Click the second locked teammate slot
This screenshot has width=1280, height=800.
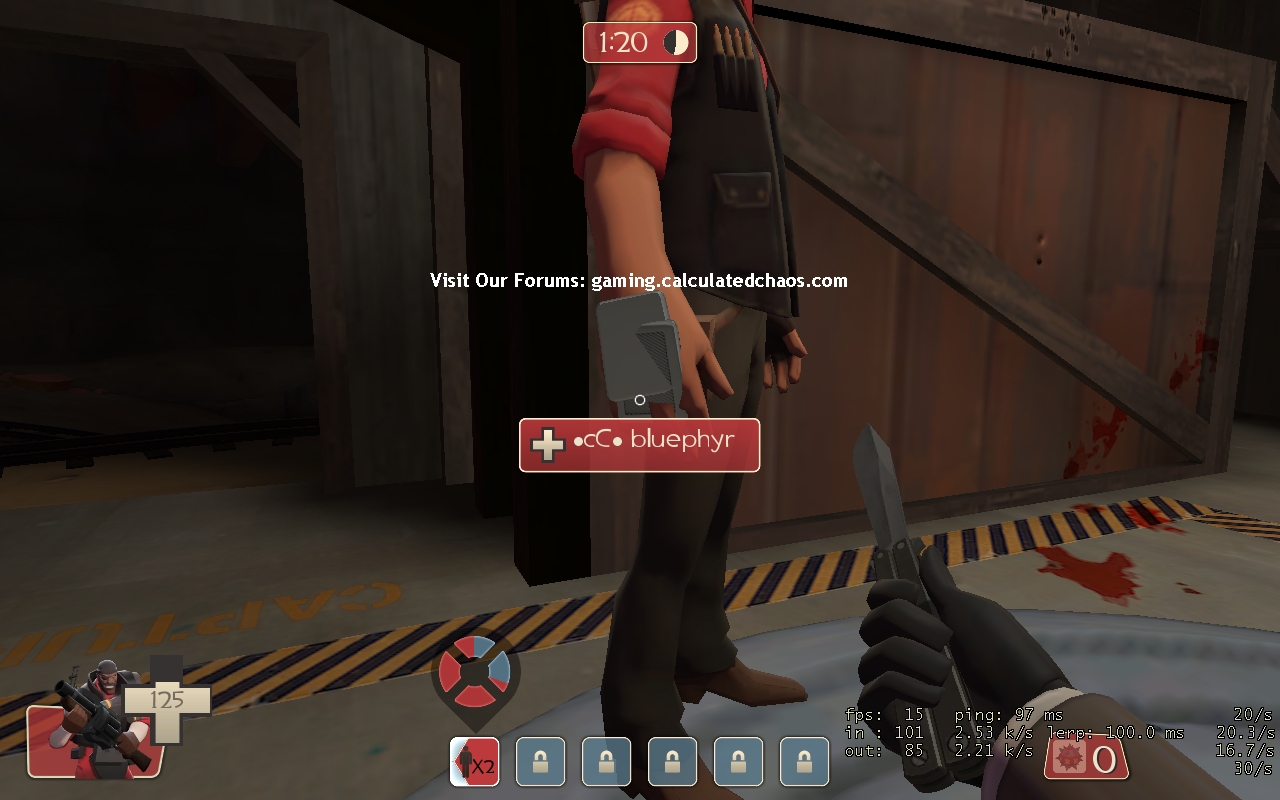point(606,761)
